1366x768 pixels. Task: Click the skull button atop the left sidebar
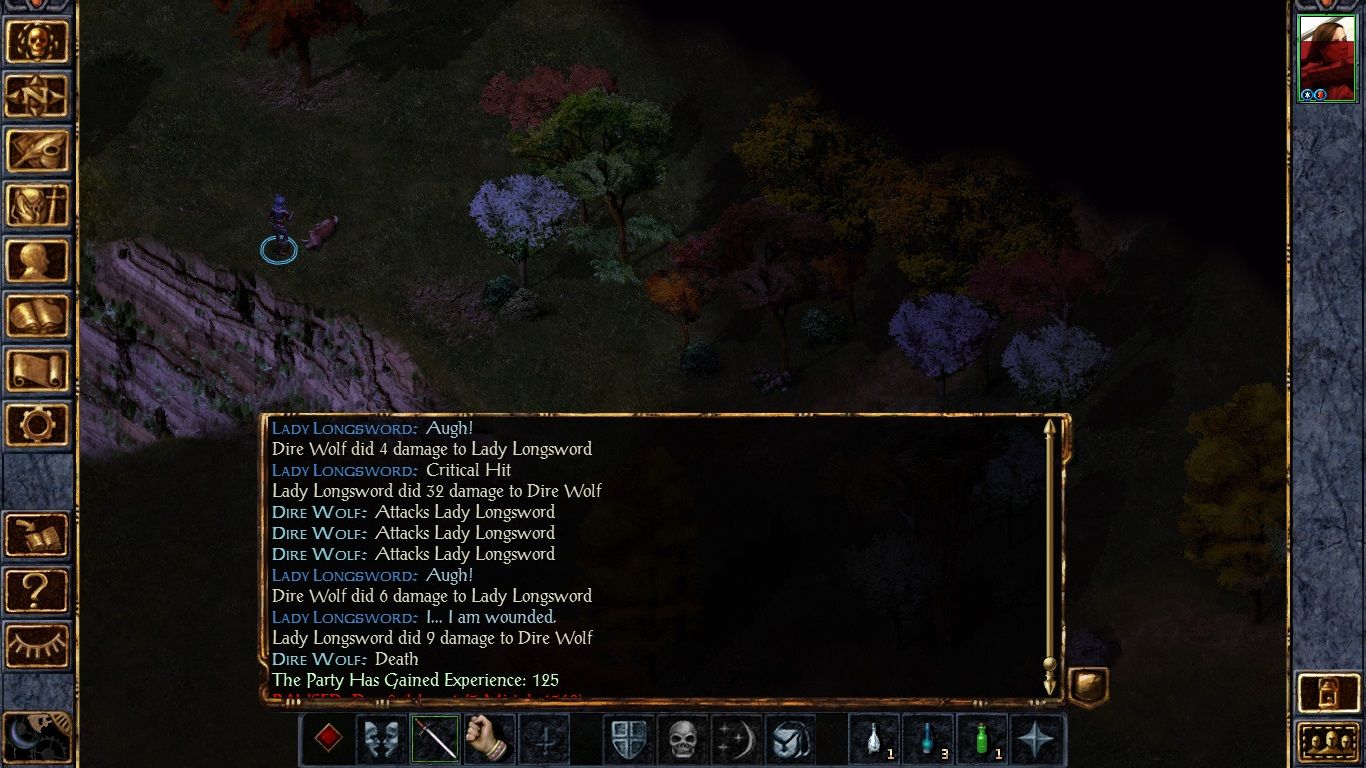tap(38, 42)
